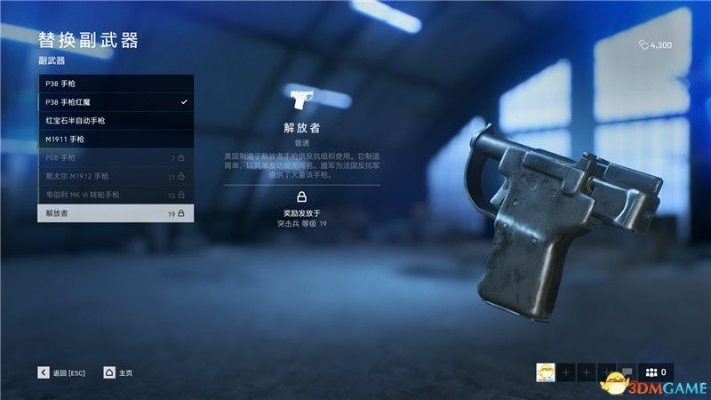Go back with the 返回 button
The width and height of the screenshot is (711, 400).
[x=62, y=372]
